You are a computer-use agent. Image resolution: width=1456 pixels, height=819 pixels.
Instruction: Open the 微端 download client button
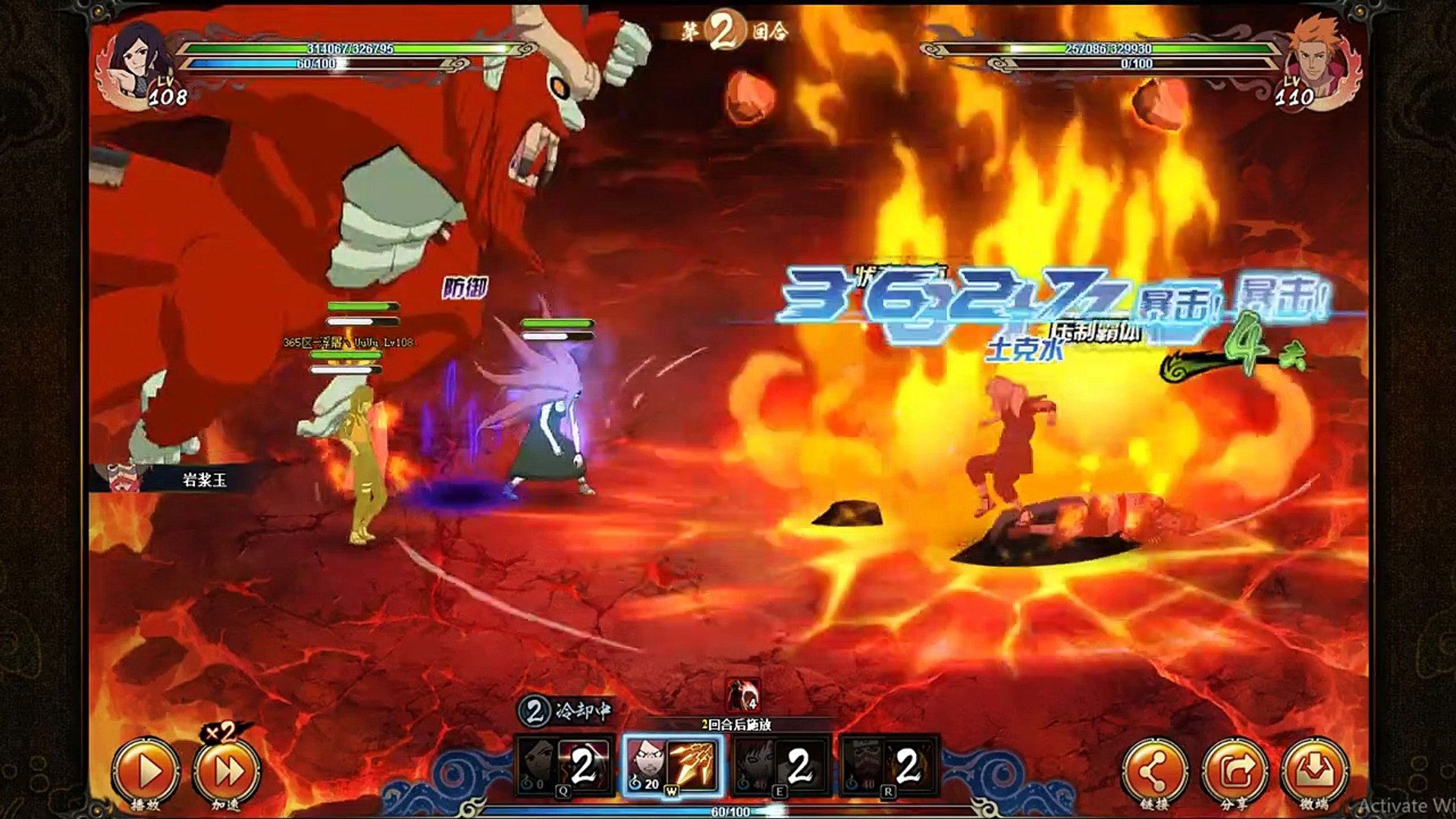(x=1314, y=771)
